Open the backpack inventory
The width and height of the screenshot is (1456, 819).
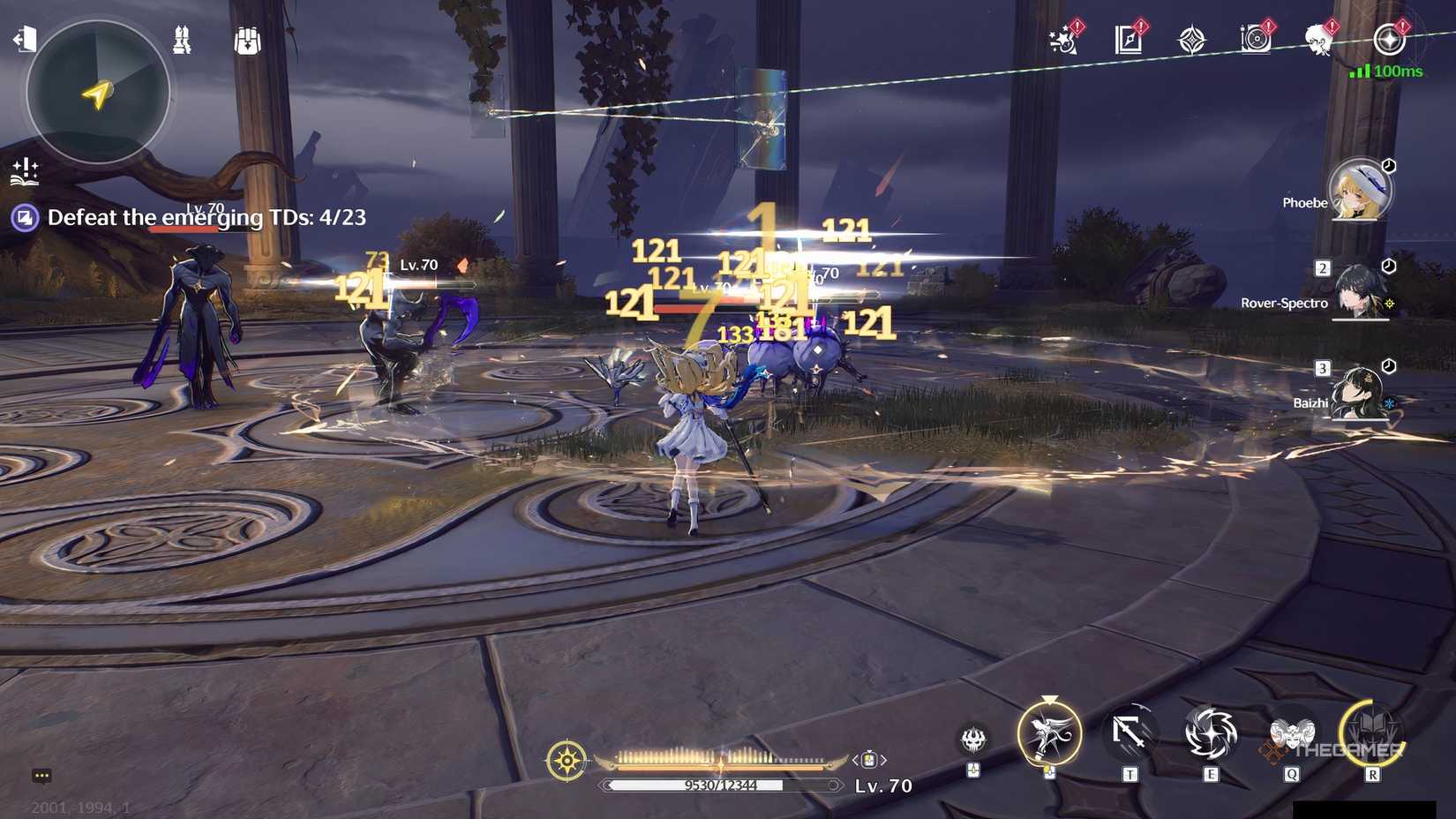point(247,41)
